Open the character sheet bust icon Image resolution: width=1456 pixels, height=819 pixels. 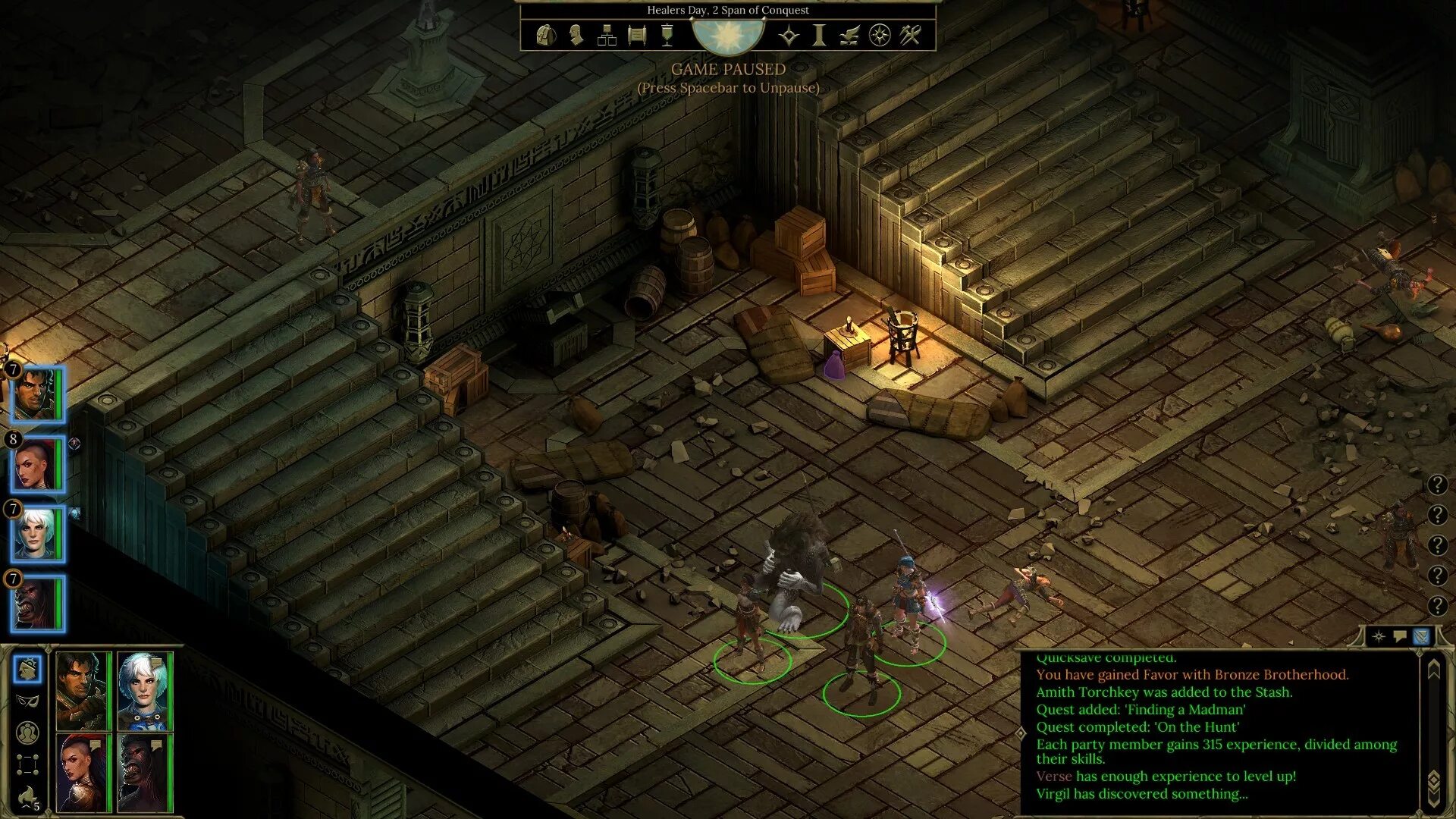576,35
